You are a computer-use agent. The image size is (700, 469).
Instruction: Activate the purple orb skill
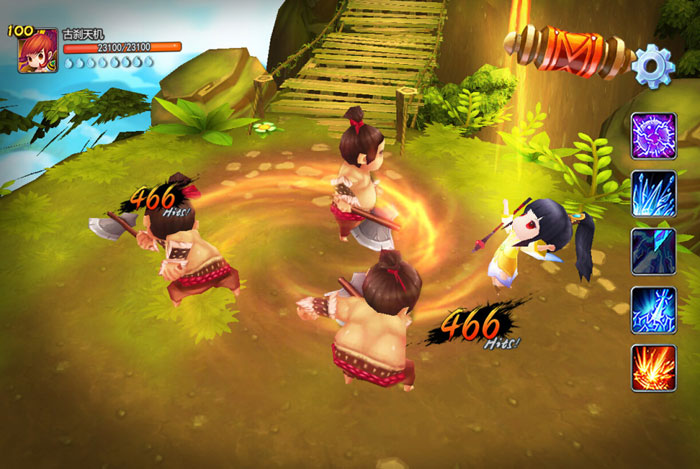[x=653, y=136]
